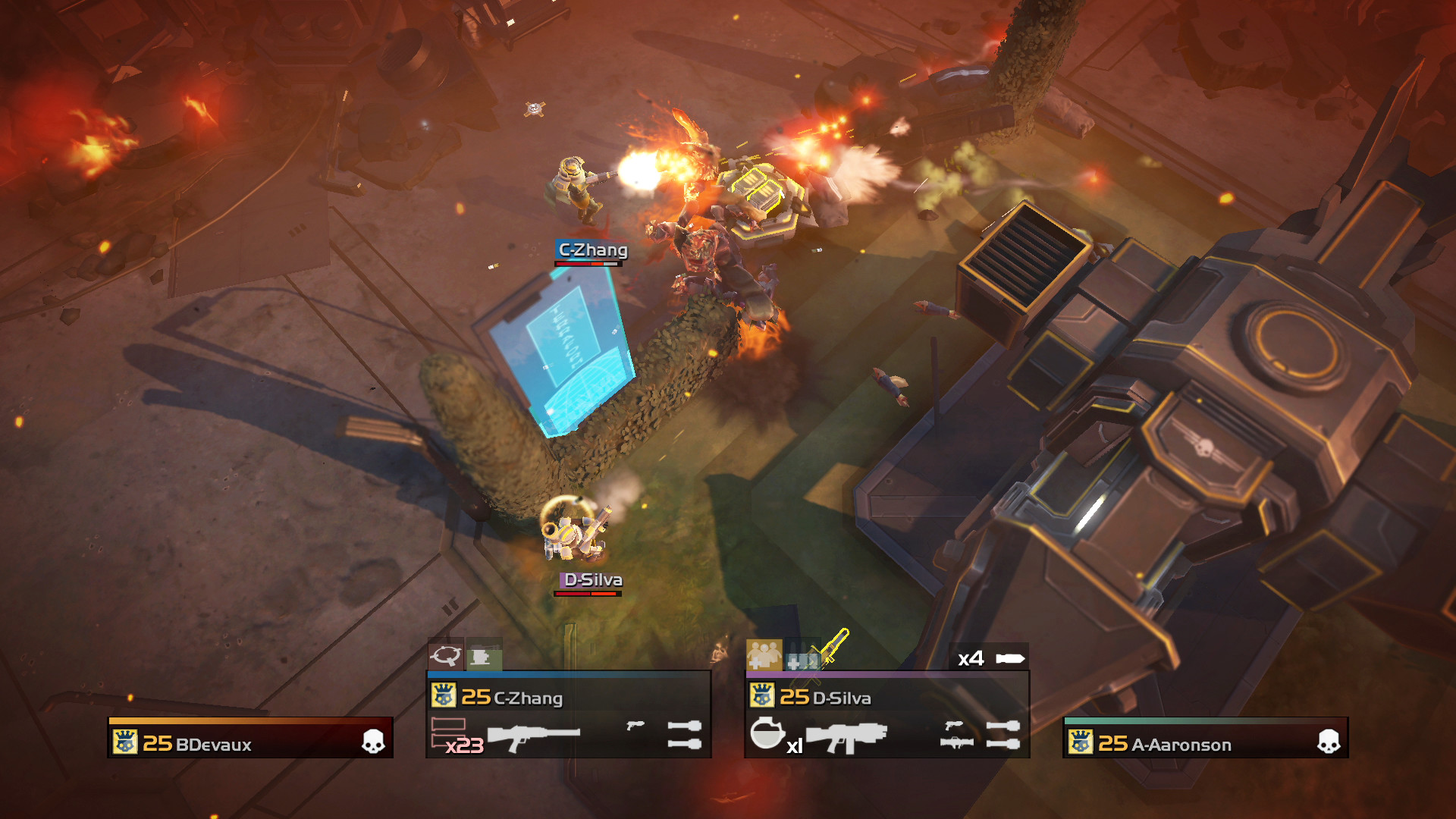Click the grenade icon next to x4 counter
Viewport: 1456px width, 819px height.
click(1011, 659)
